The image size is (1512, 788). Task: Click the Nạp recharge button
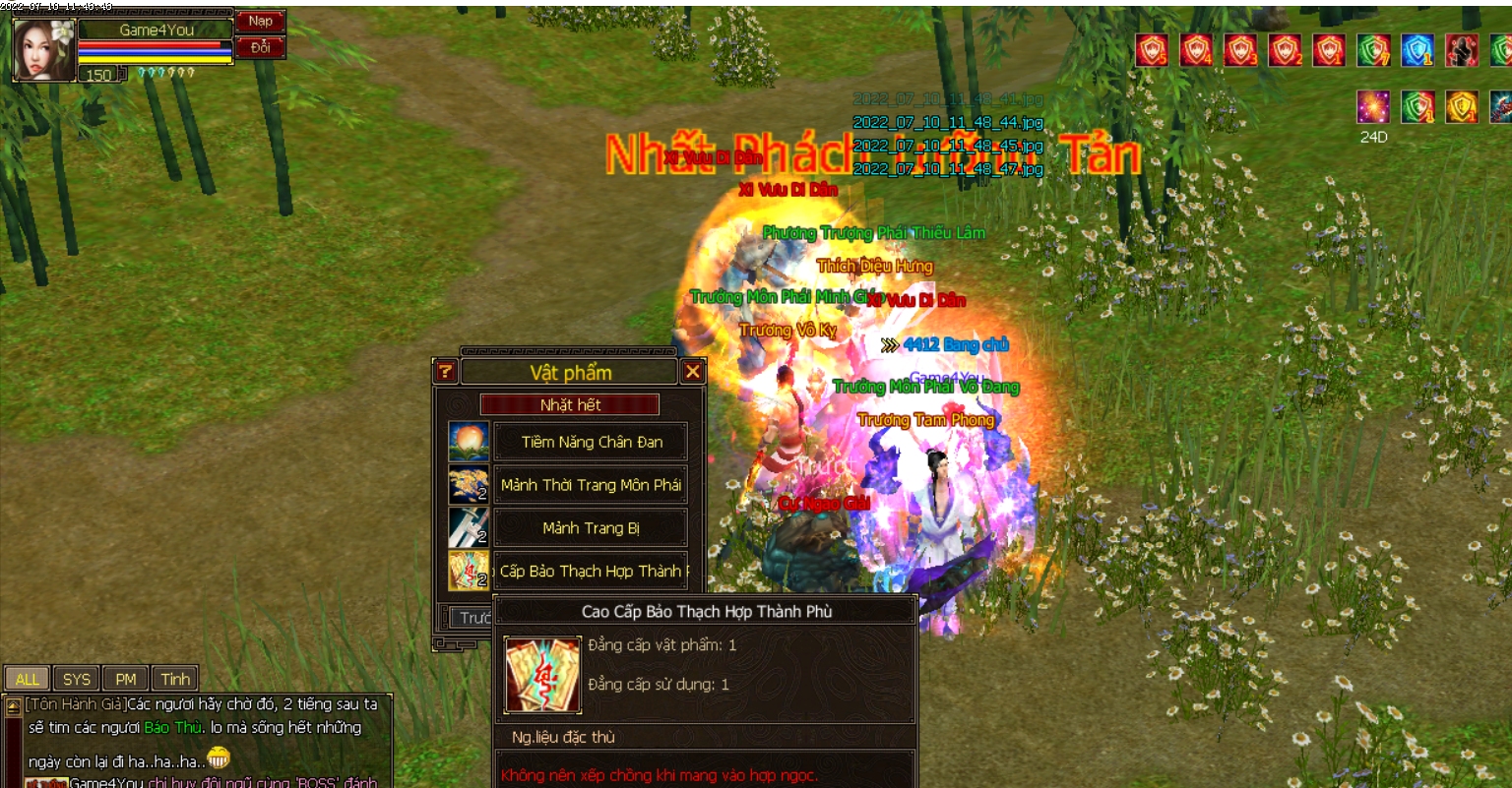[260, 22]
